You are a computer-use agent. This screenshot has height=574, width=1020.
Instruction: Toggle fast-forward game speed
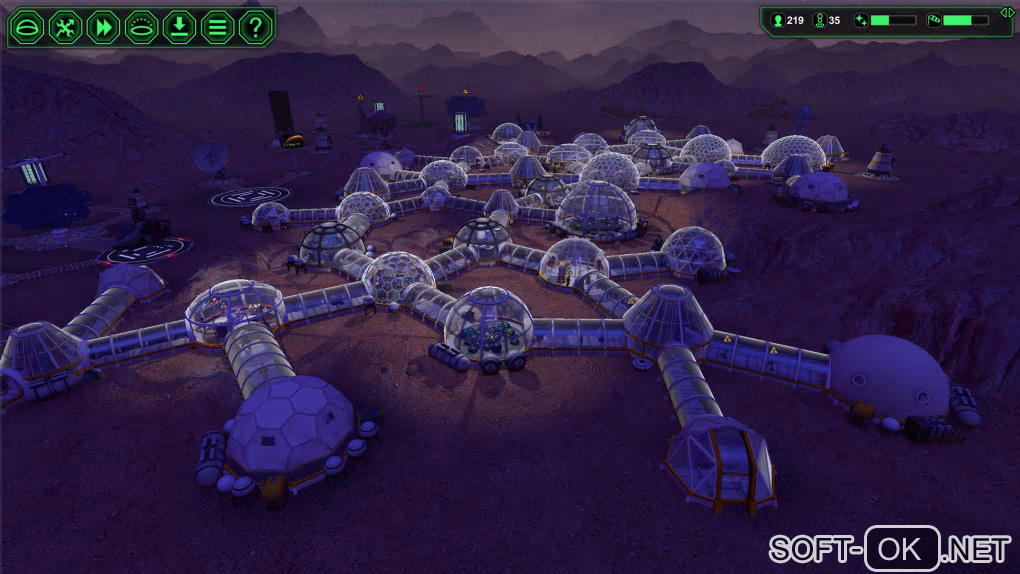(x=102, y=26)
